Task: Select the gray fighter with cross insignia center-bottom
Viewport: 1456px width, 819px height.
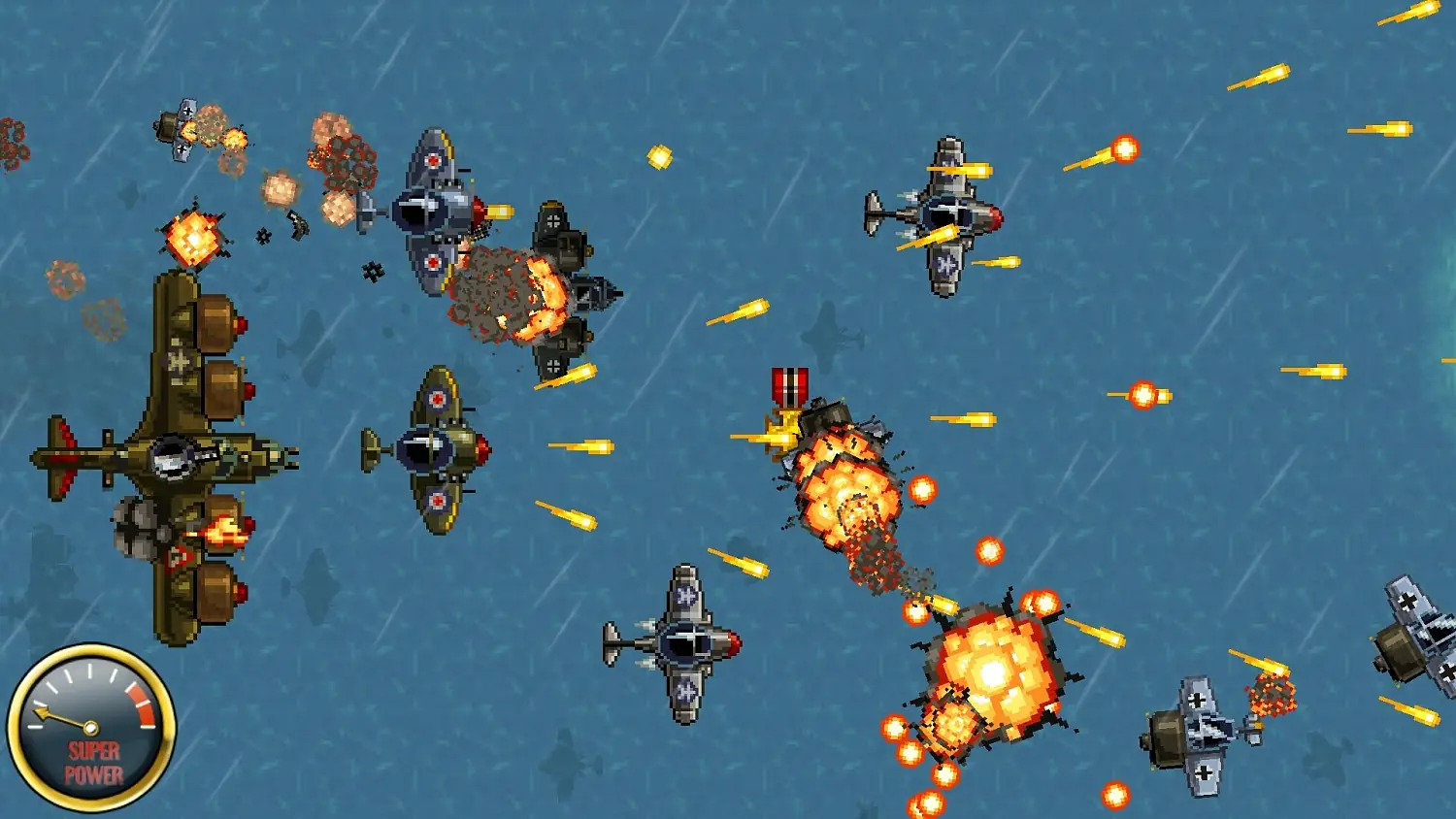Action: [x=689, y=640]
